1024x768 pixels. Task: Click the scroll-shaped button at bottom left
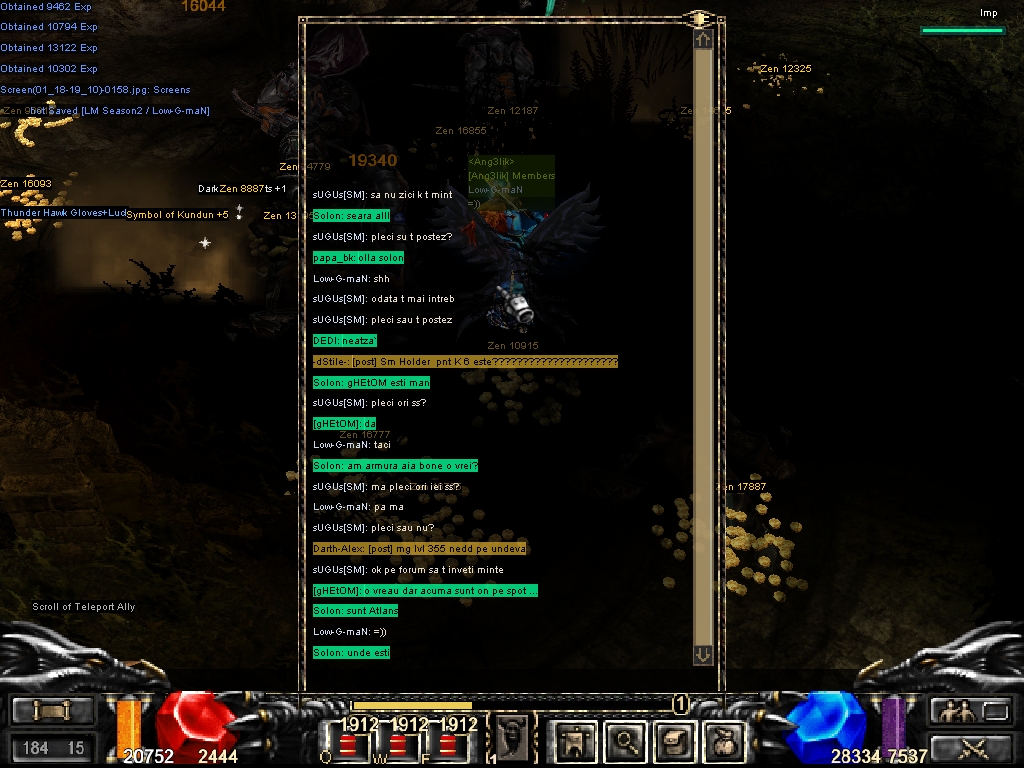click(x=52, y=710)
